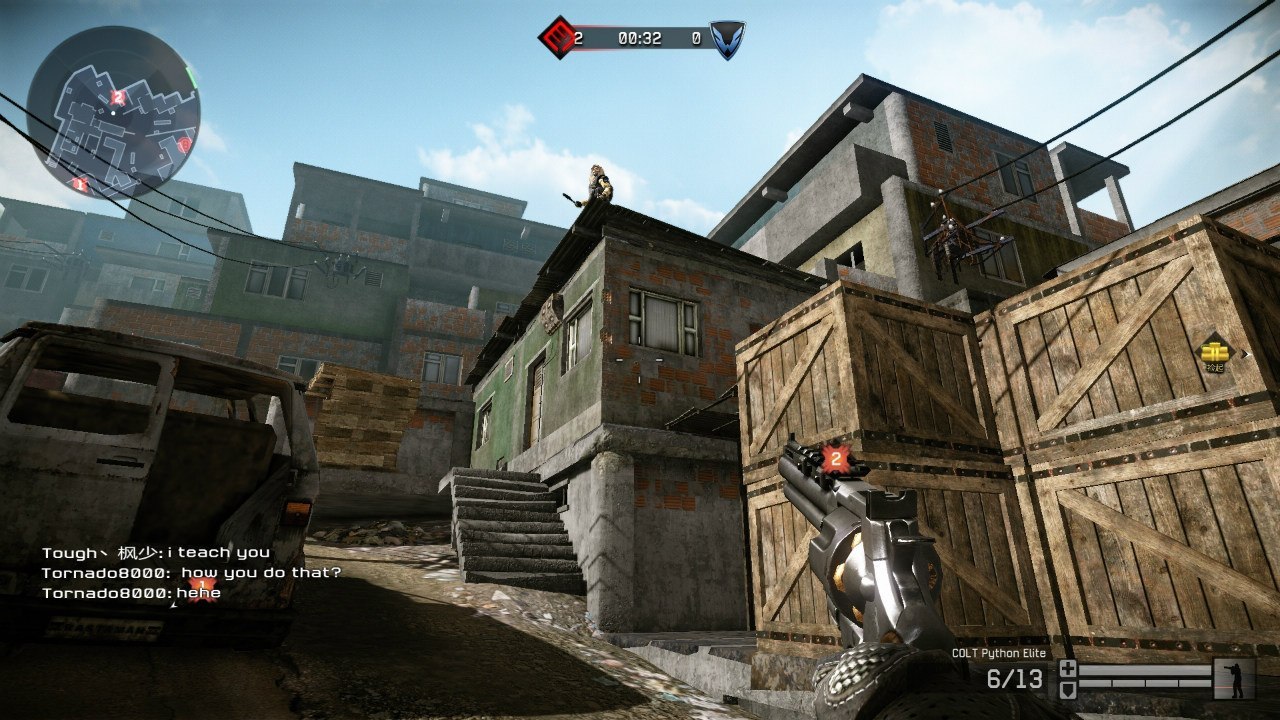Click the yellow ammo supply marker

tap(1214, 351)
